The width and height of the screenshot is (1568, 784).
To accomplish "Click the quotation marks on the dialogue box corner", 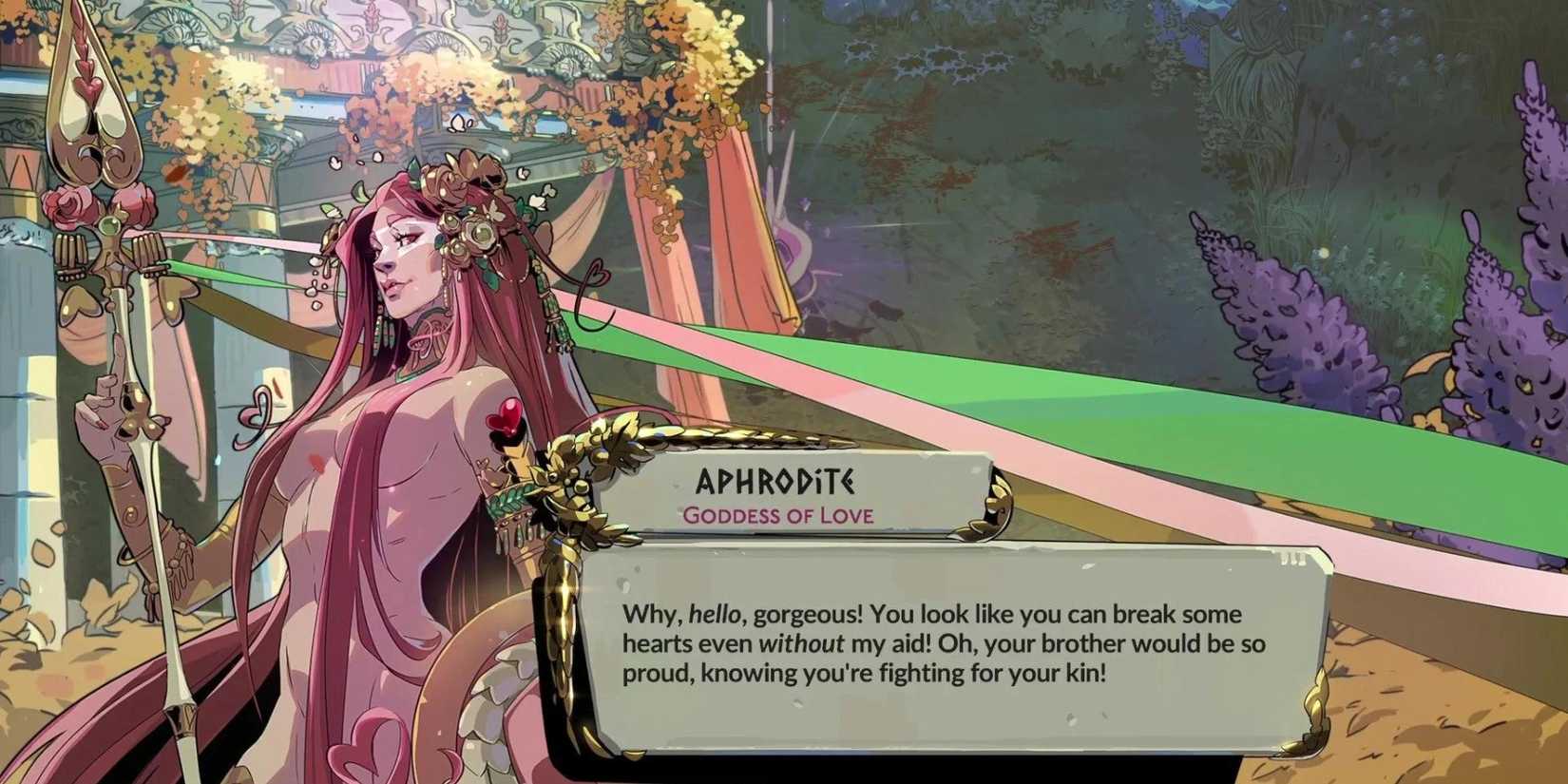I will 1292,561.
